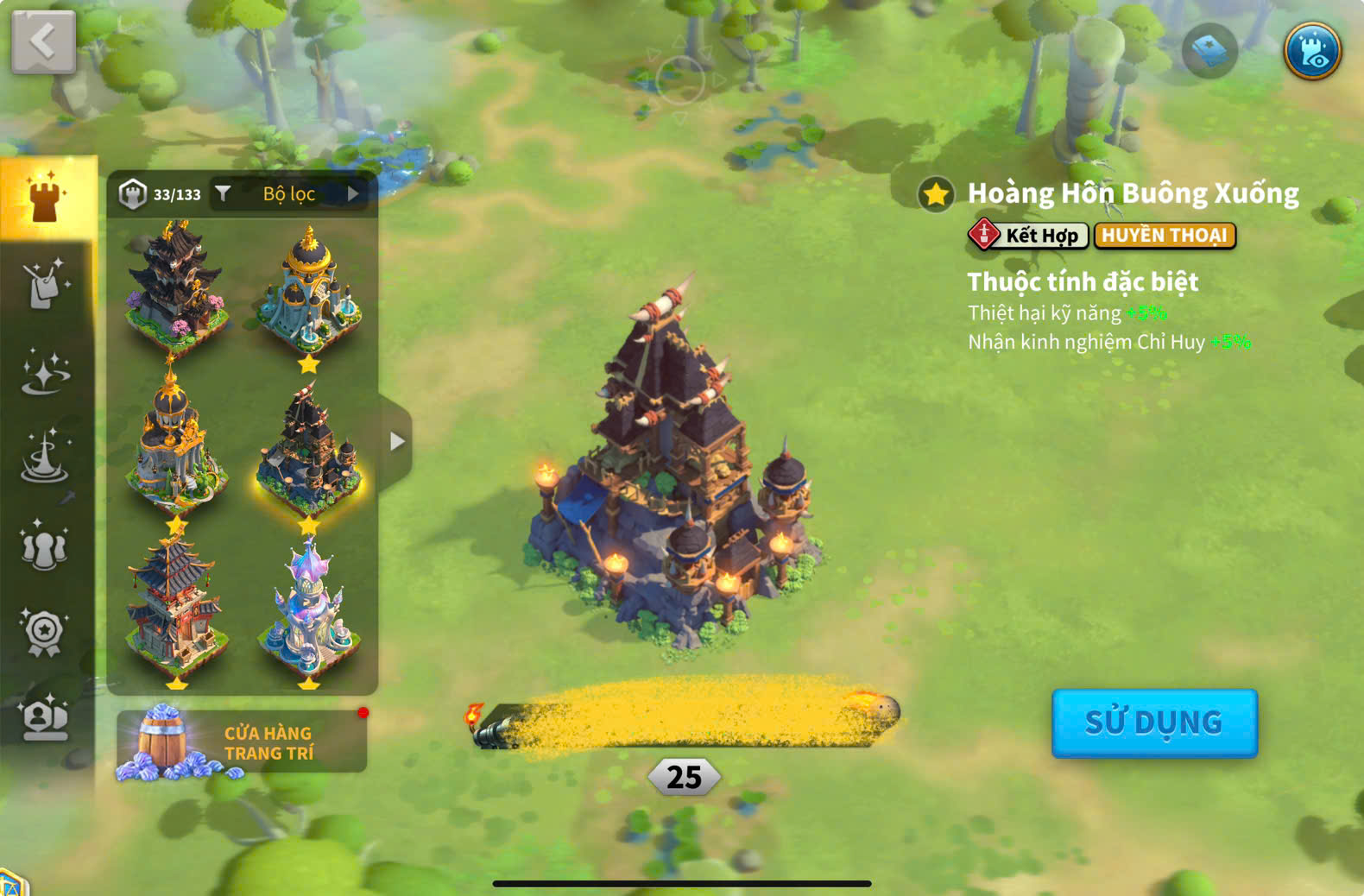Select the medal badge tab
This screenshot has height=896, width=1364.
[45, 633]
